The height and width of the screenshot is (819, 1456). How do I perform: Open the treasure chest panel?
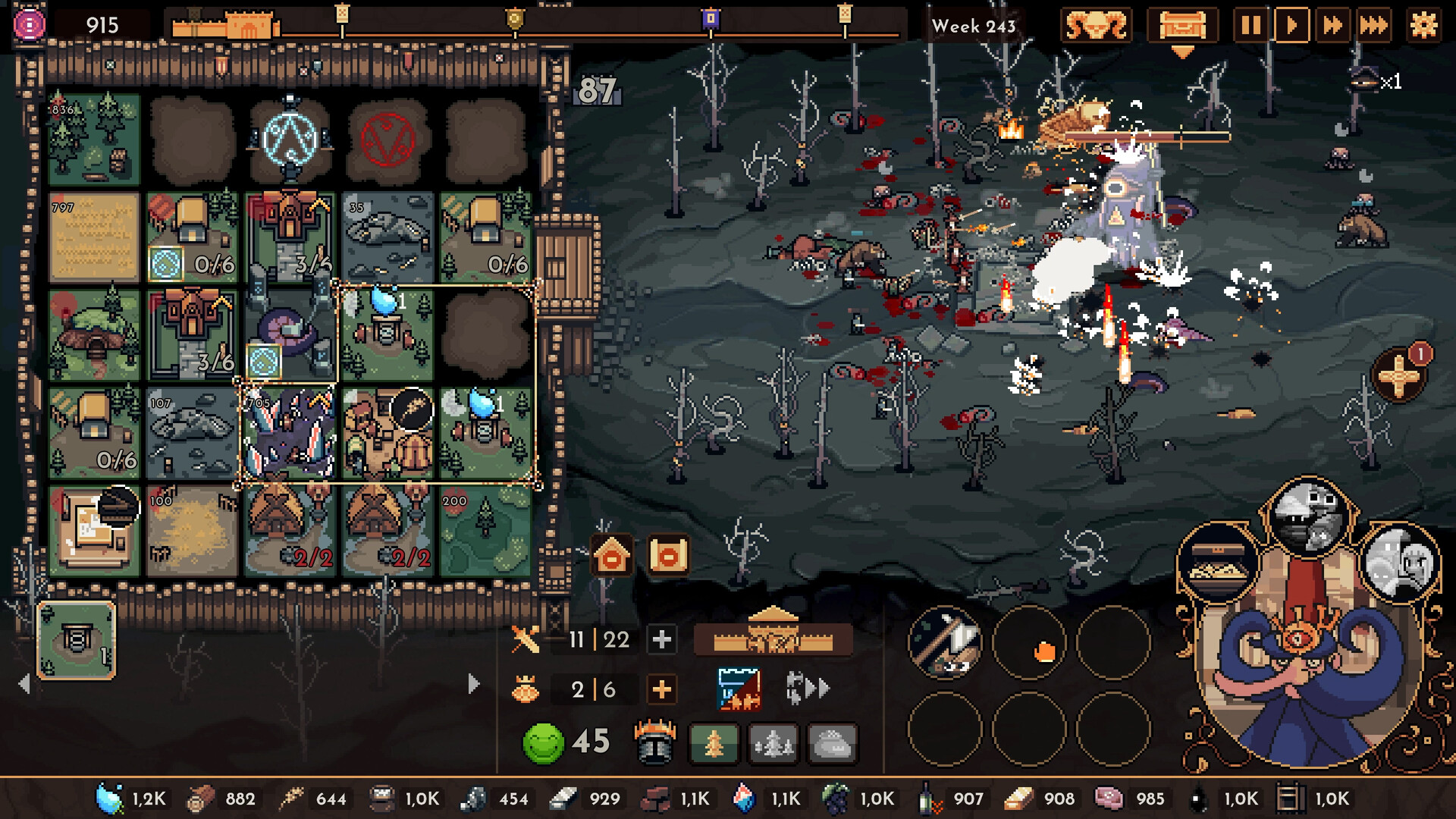(x=1181, y=26)
